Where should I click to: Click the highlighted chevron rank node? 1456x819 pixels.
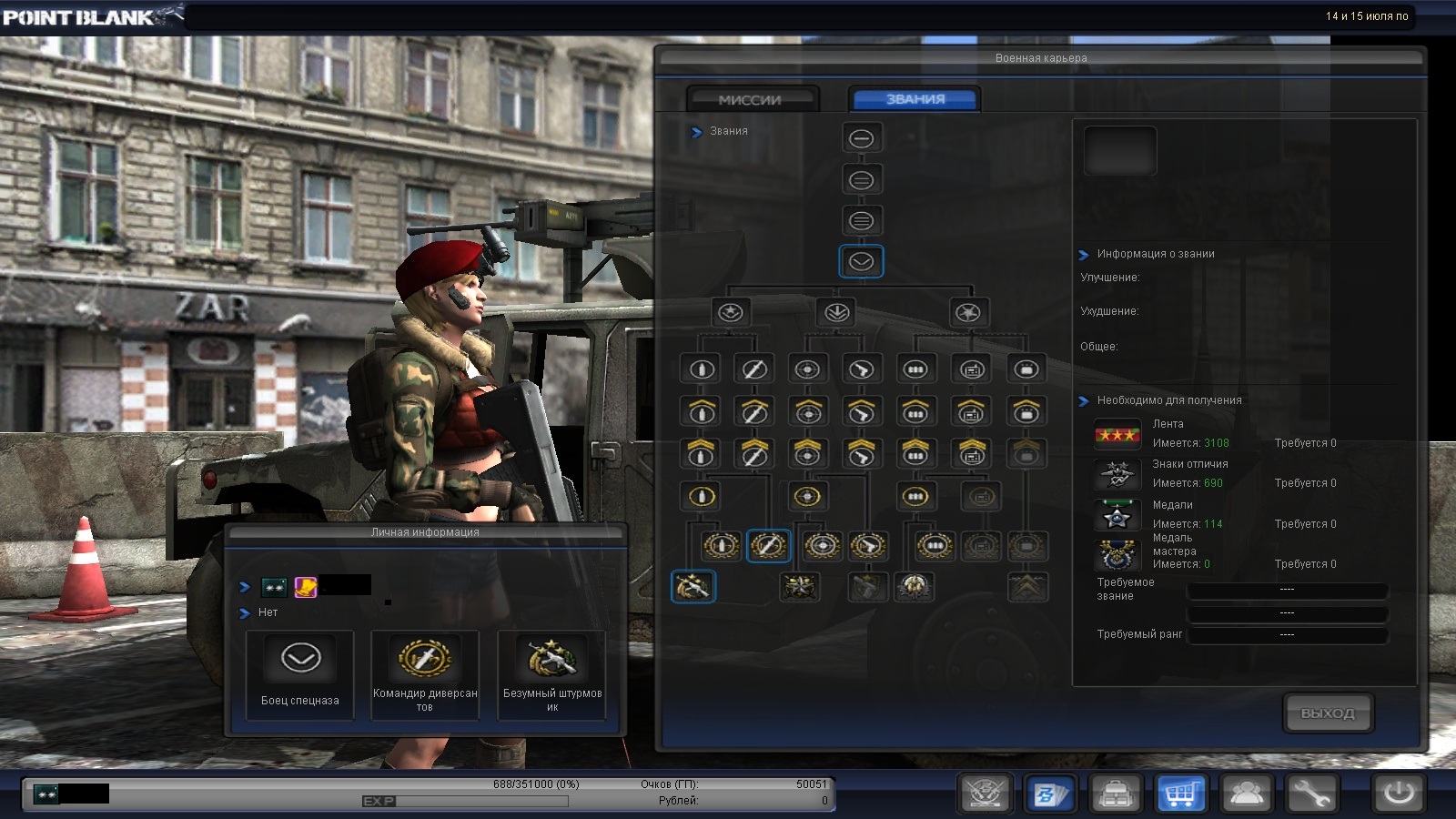pyautogui.click(x=861, y=262)
